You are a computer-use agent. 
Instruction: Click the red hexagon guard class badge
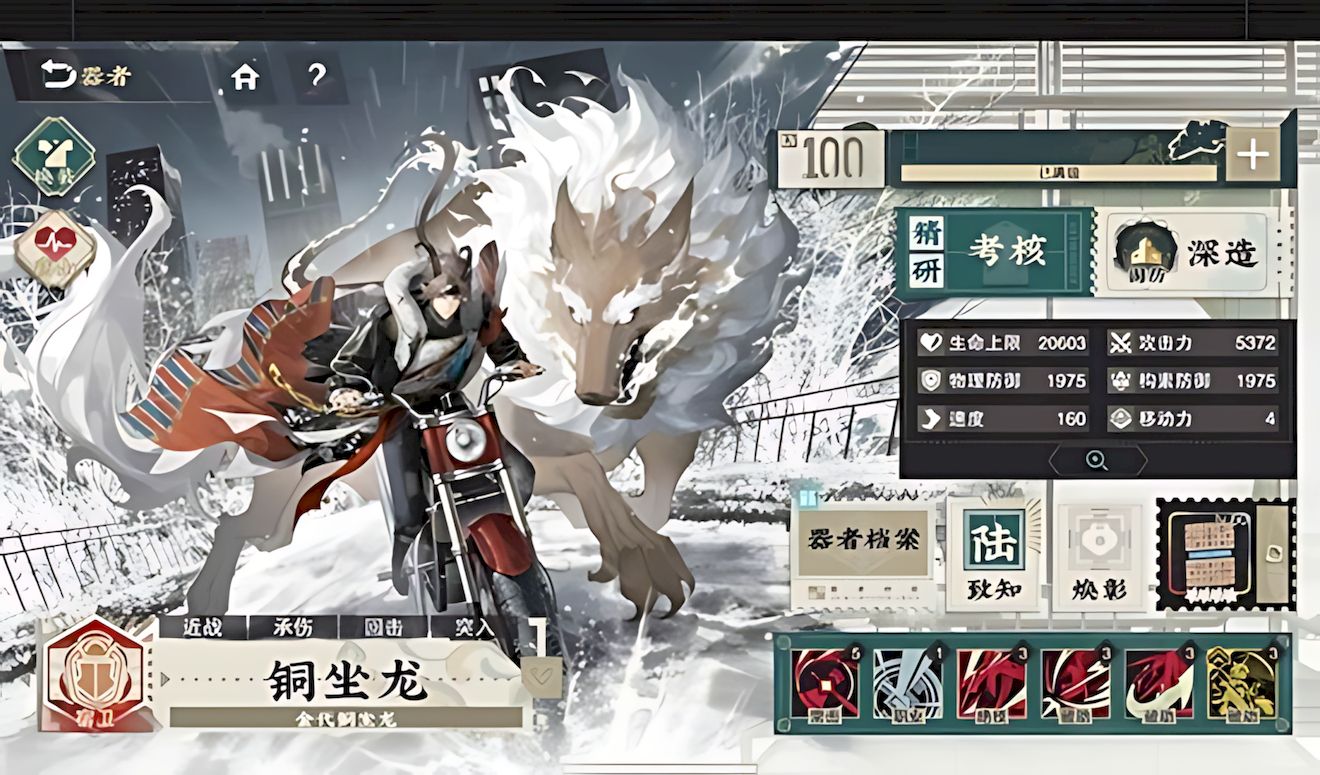(x=96, y=675)
